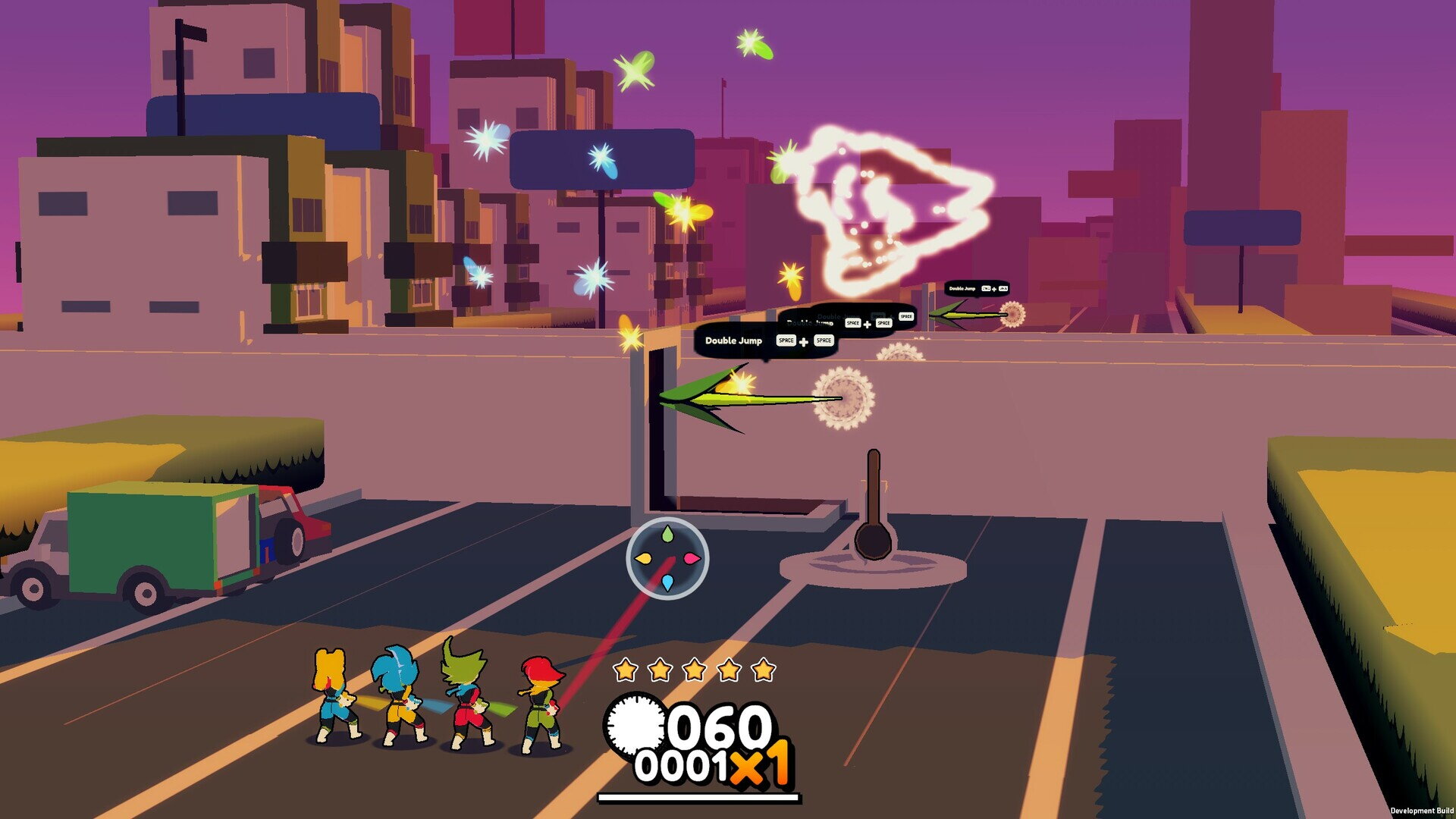1456x819 pixels.
Task: Select the yellow drop in the aiming reticle
Action: [x=644, y=559]
